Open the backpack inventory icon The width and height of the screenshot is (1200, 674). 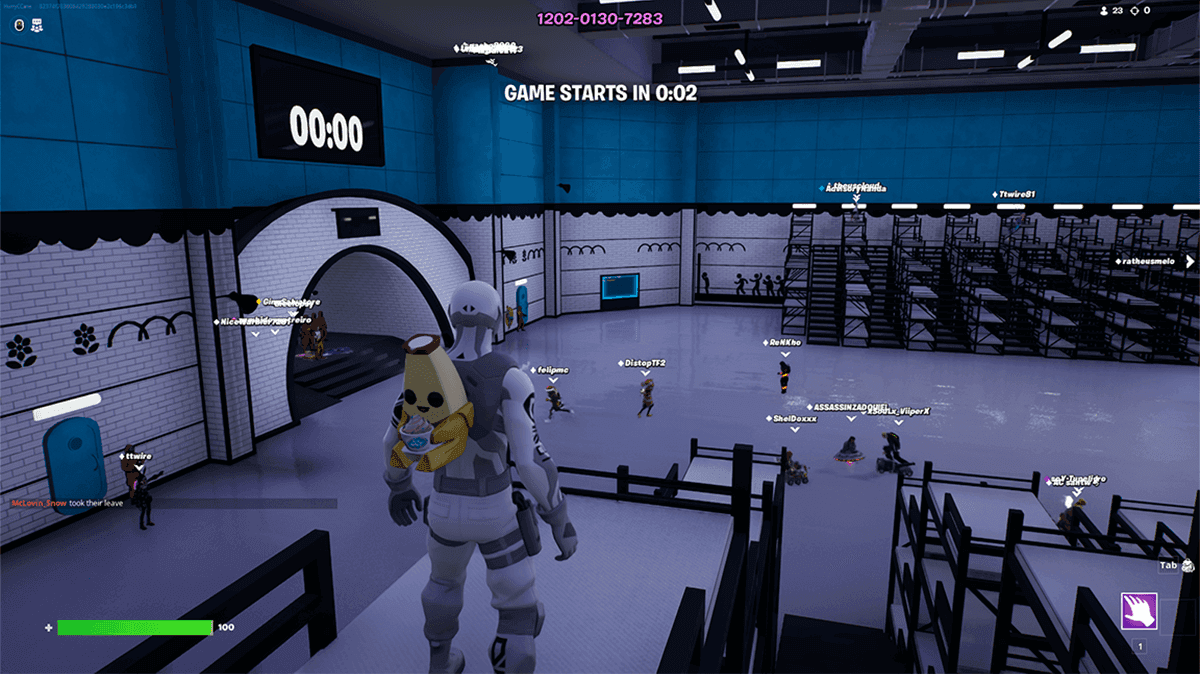coord(1189,565)
